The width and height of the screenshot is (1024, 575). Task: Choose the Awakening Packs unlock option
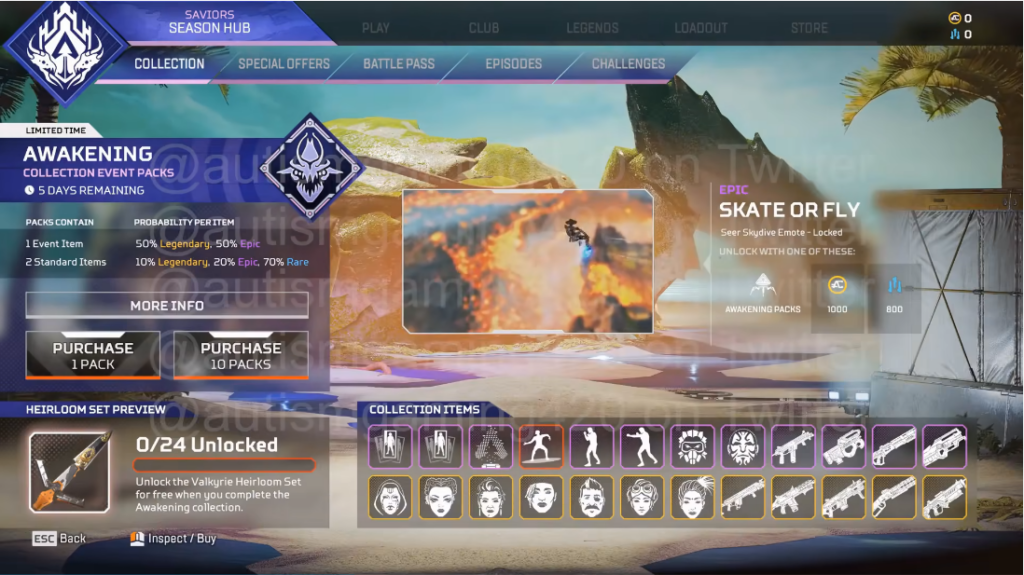762,292
